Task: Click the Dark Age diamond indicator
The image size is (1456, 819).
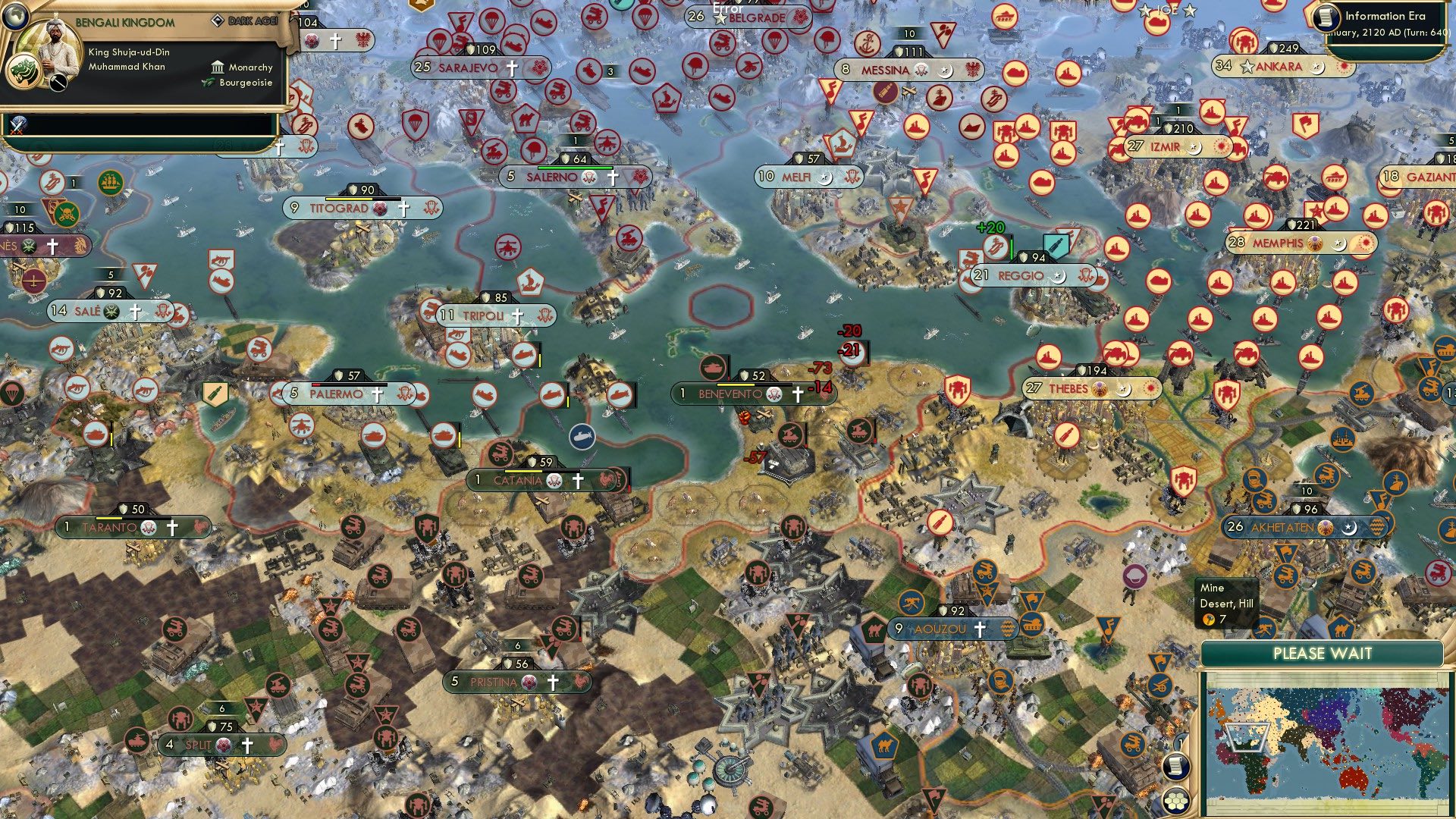Action: click(218, 20)
